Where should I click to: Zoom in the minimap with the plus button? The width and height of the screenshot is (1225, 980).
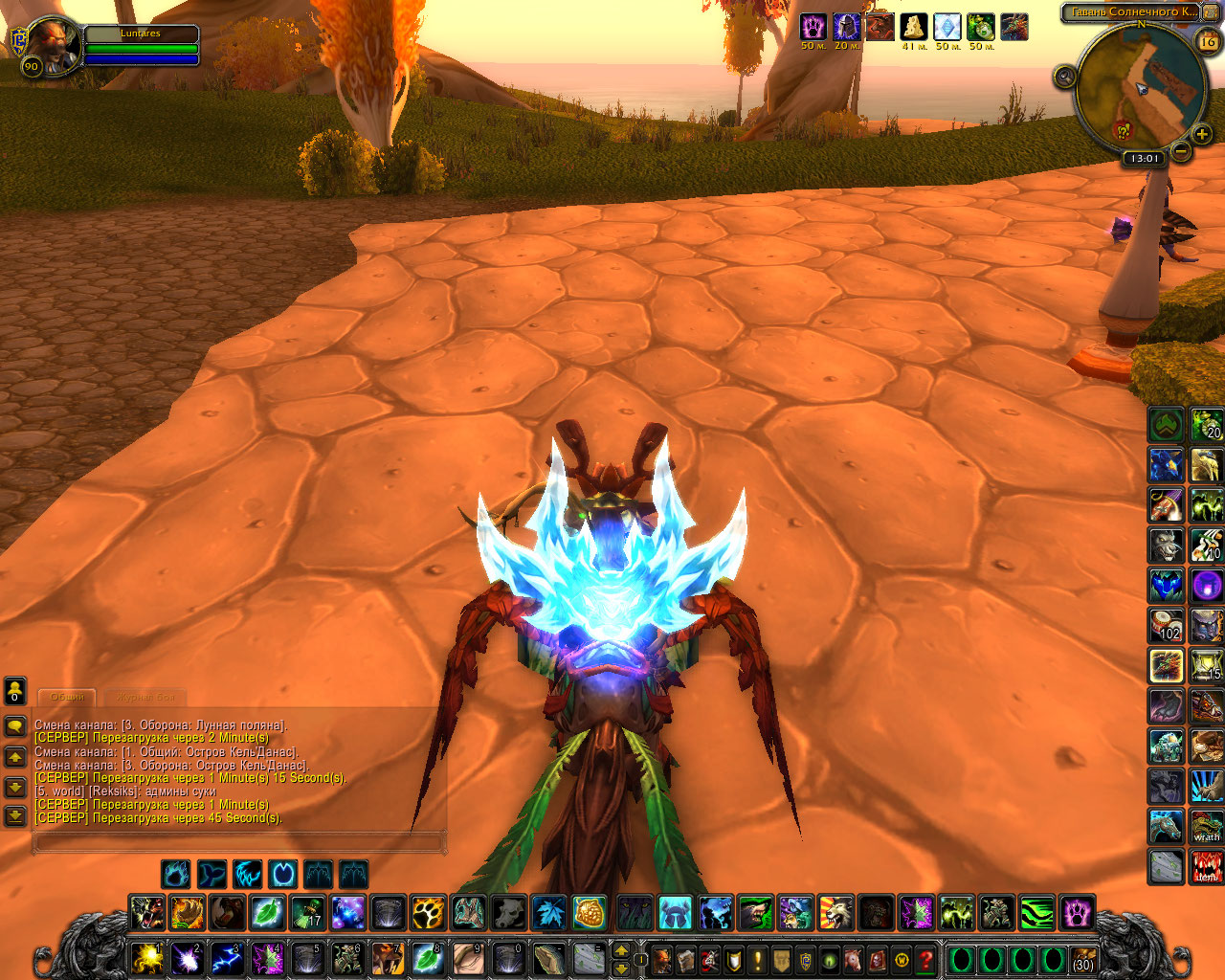pyautogui.click(x=1203, y=134)
